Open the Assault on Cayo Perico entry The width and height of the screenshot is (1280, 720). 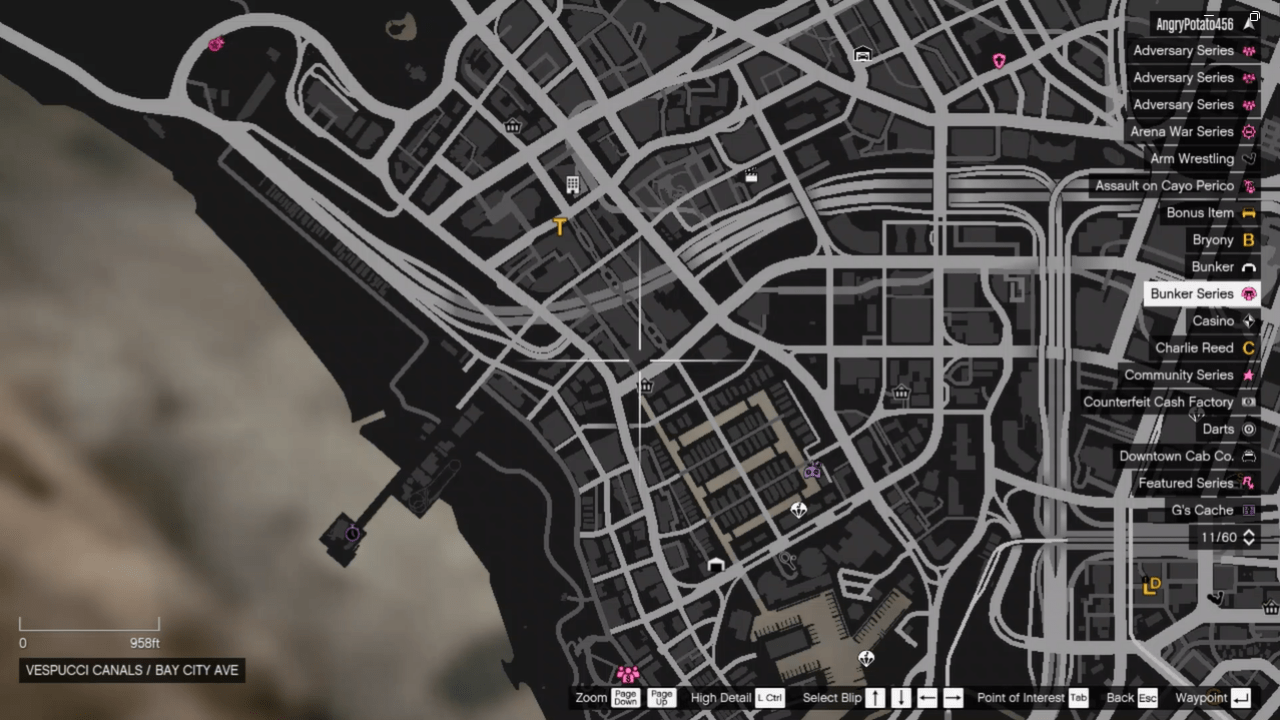pyautogui.click(x=1164, y=185)
